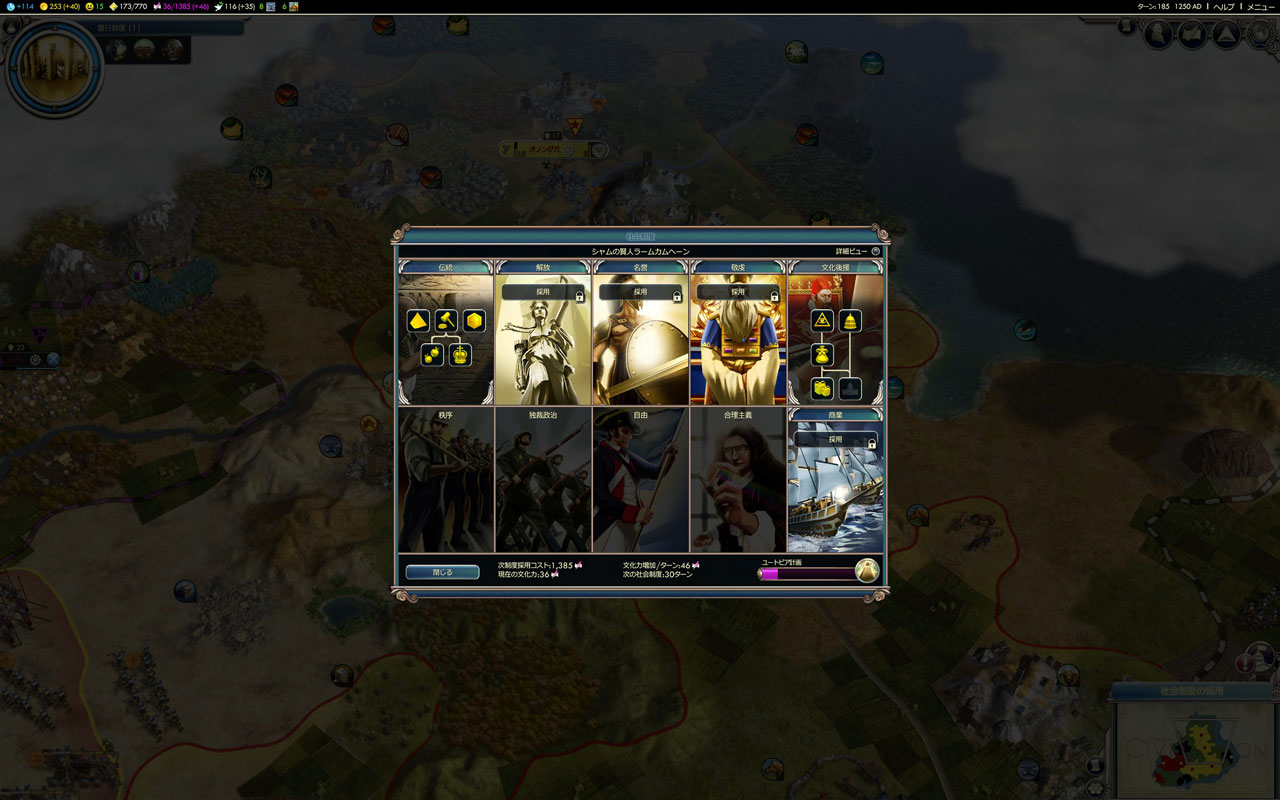Select the pyramid policy icon in Tradition

[419, 321]
